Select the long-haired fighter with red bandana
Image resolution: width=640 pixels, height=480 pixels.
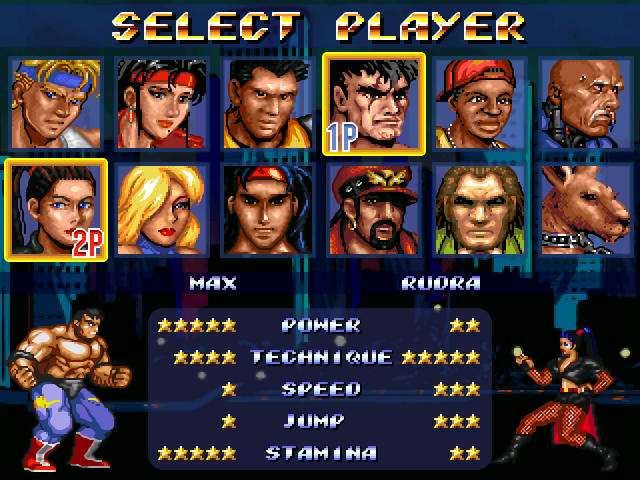tap(267, 210)
